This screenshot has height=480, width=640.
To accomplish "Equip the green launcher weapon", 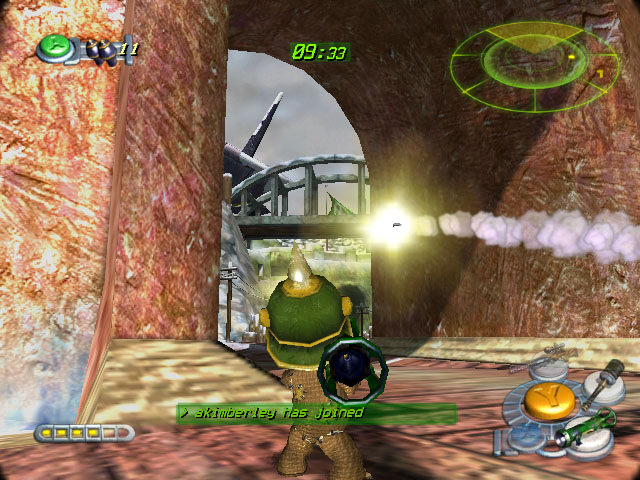I will (586, 428).
